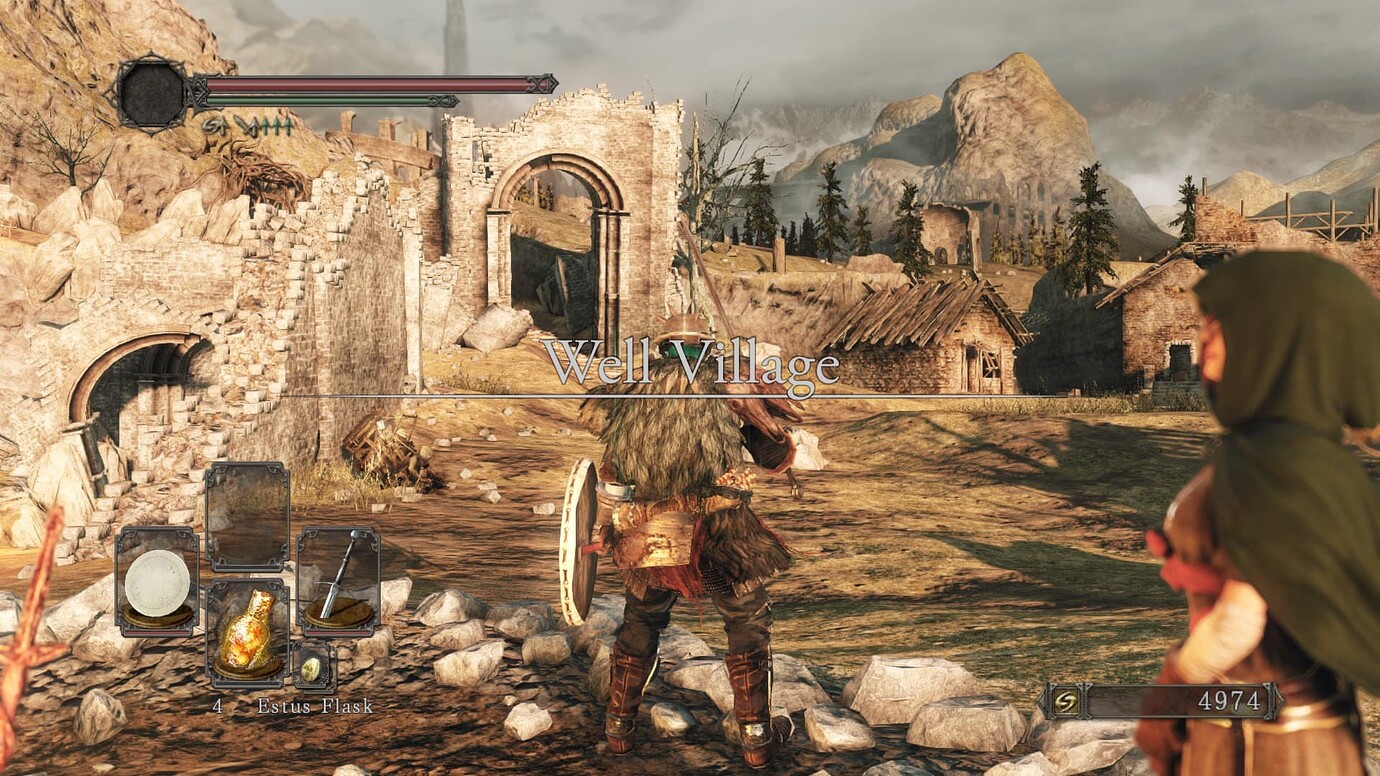
Task: Select the sword weapon slot
Action: [338, 582]
